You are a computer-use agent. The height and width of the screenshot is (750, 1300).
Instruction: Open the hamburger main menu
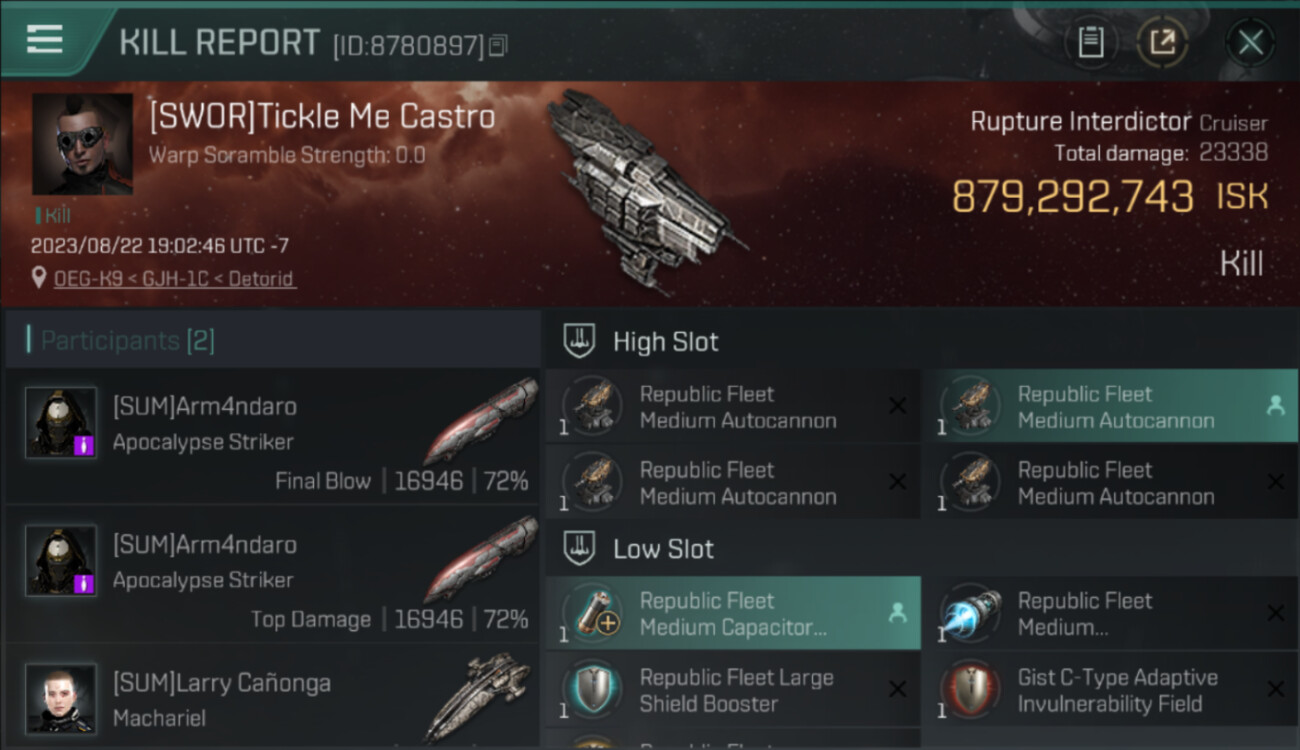(x=45, y=40)
